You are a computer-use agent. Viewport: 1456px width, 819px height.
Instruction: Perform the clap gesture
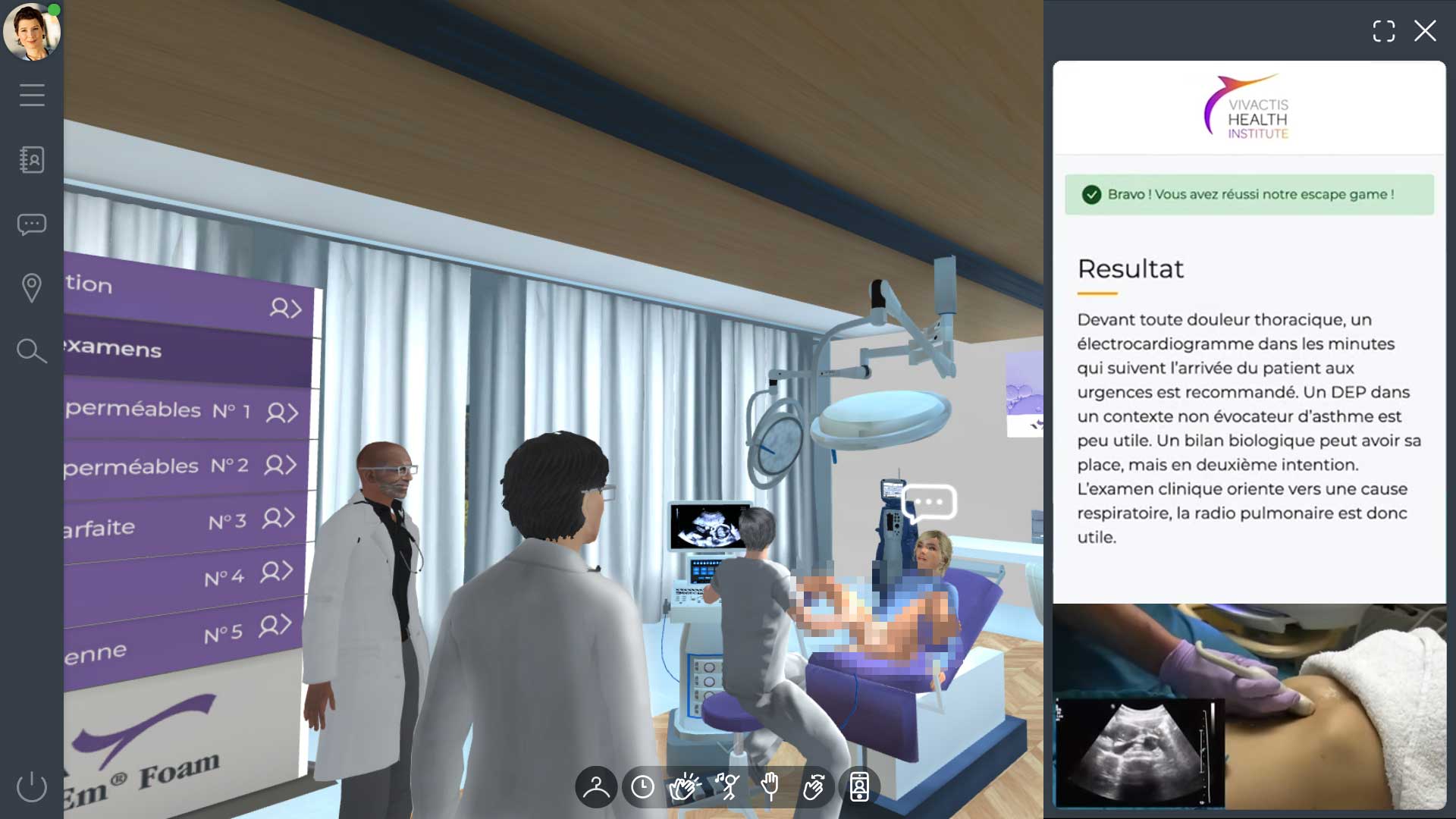[685, 787]
